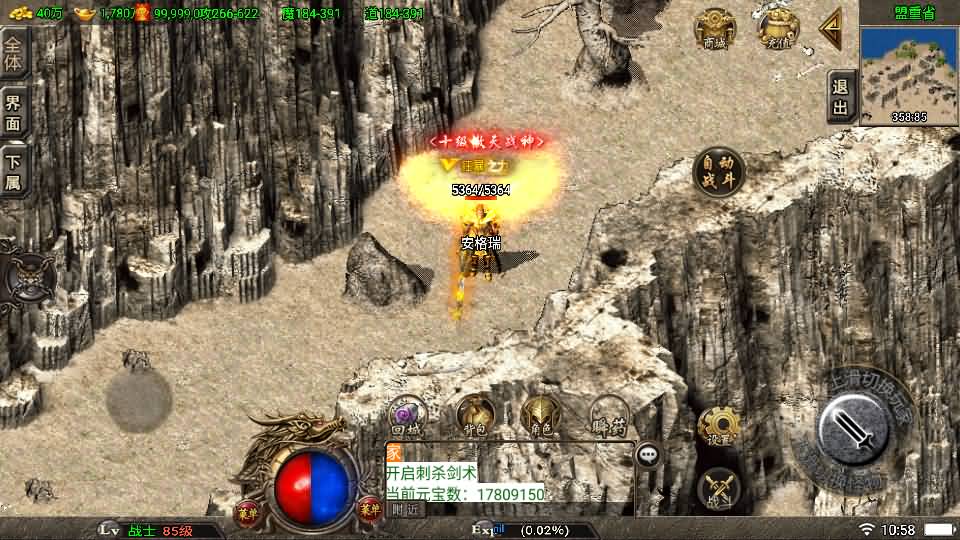Open the chat speech-bubble button
The width and height of the screenshot is (960, 540).
[x=649, y=455]
